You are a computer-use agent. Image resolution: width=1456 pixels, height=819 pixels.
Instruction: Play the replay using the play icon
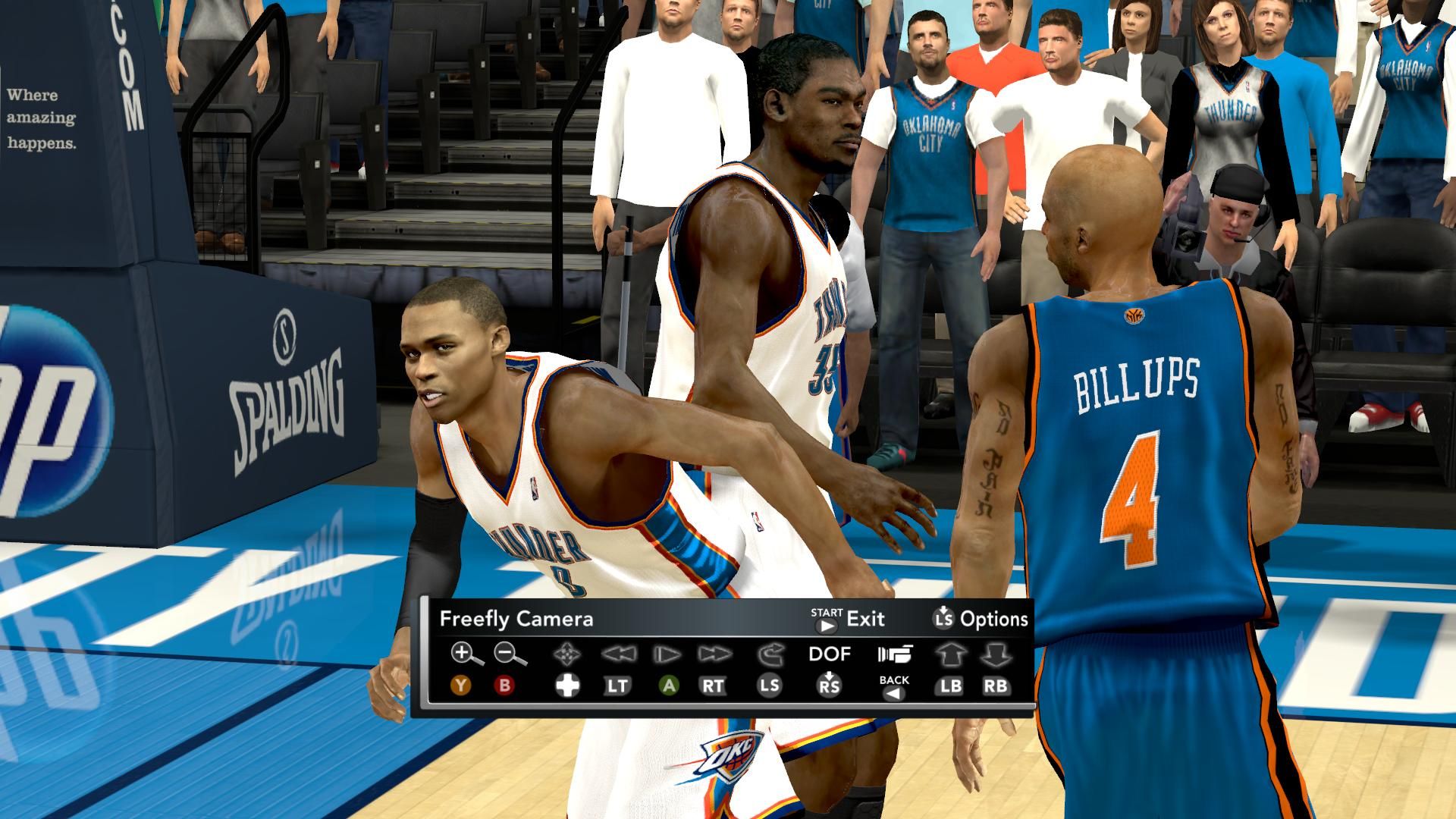pos(667,654)
